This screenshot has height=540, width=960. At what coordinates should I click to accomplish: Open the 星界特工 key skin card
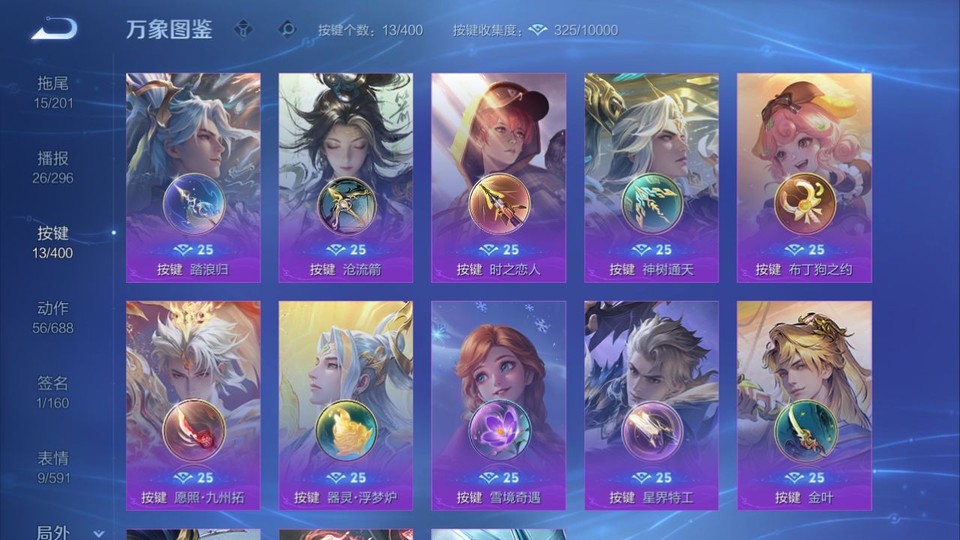tap(651, 405)
